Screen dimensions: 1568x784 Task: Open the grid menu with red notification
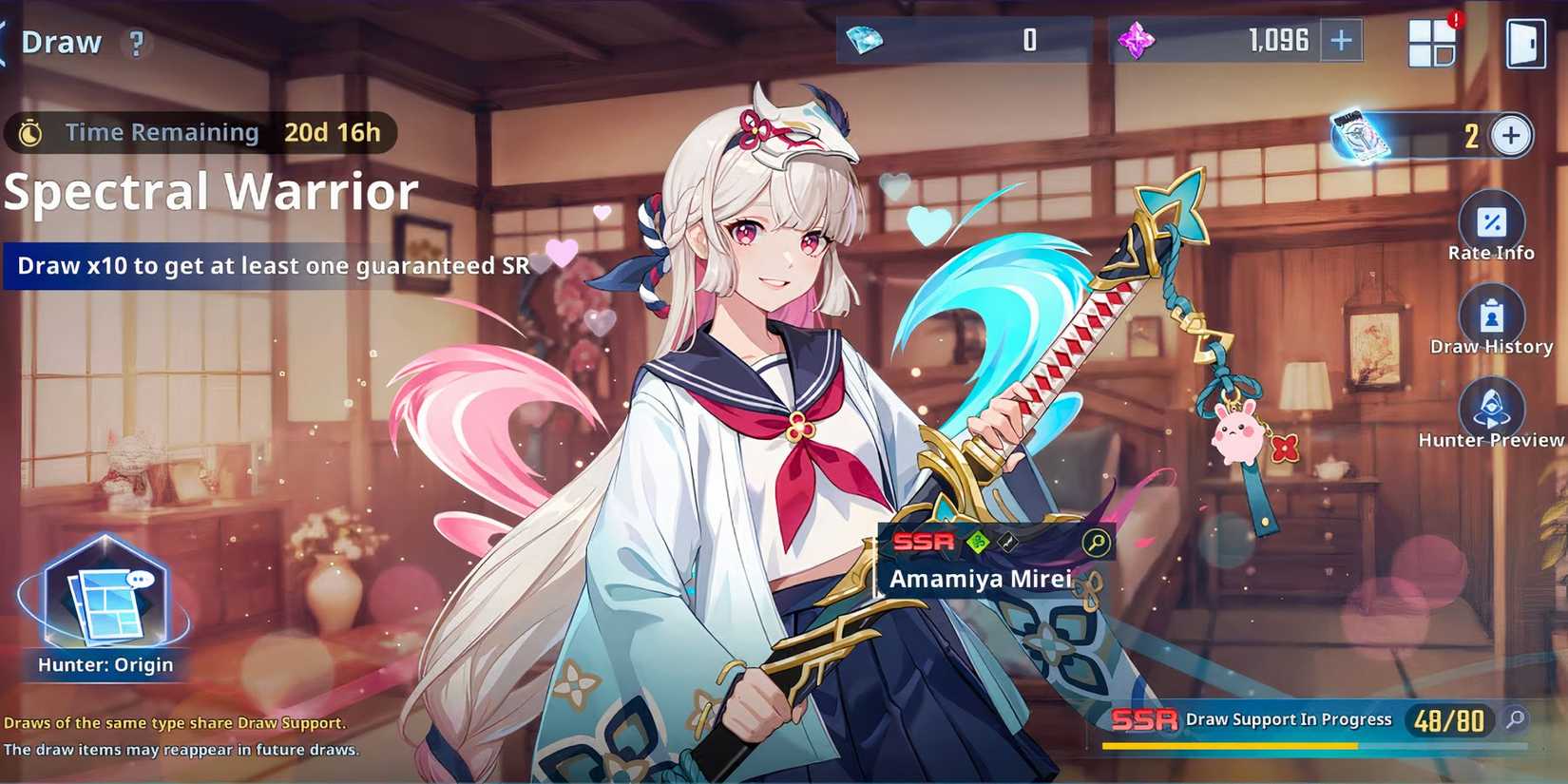point(1431,43)
